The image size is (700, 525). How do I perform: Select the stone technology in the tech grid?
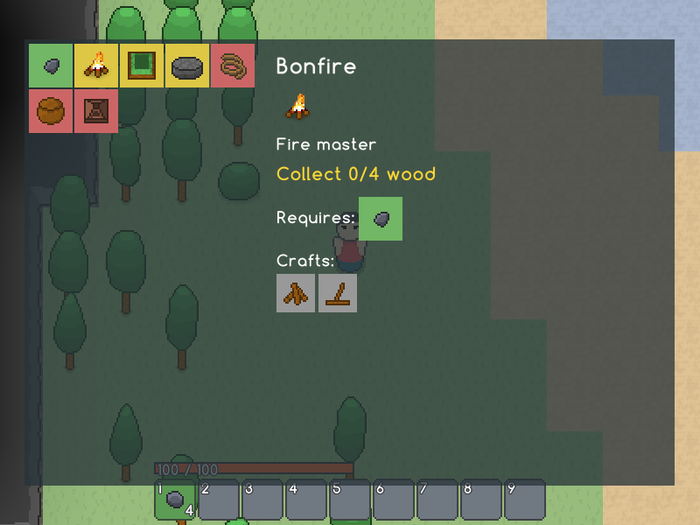coord(50,66)
